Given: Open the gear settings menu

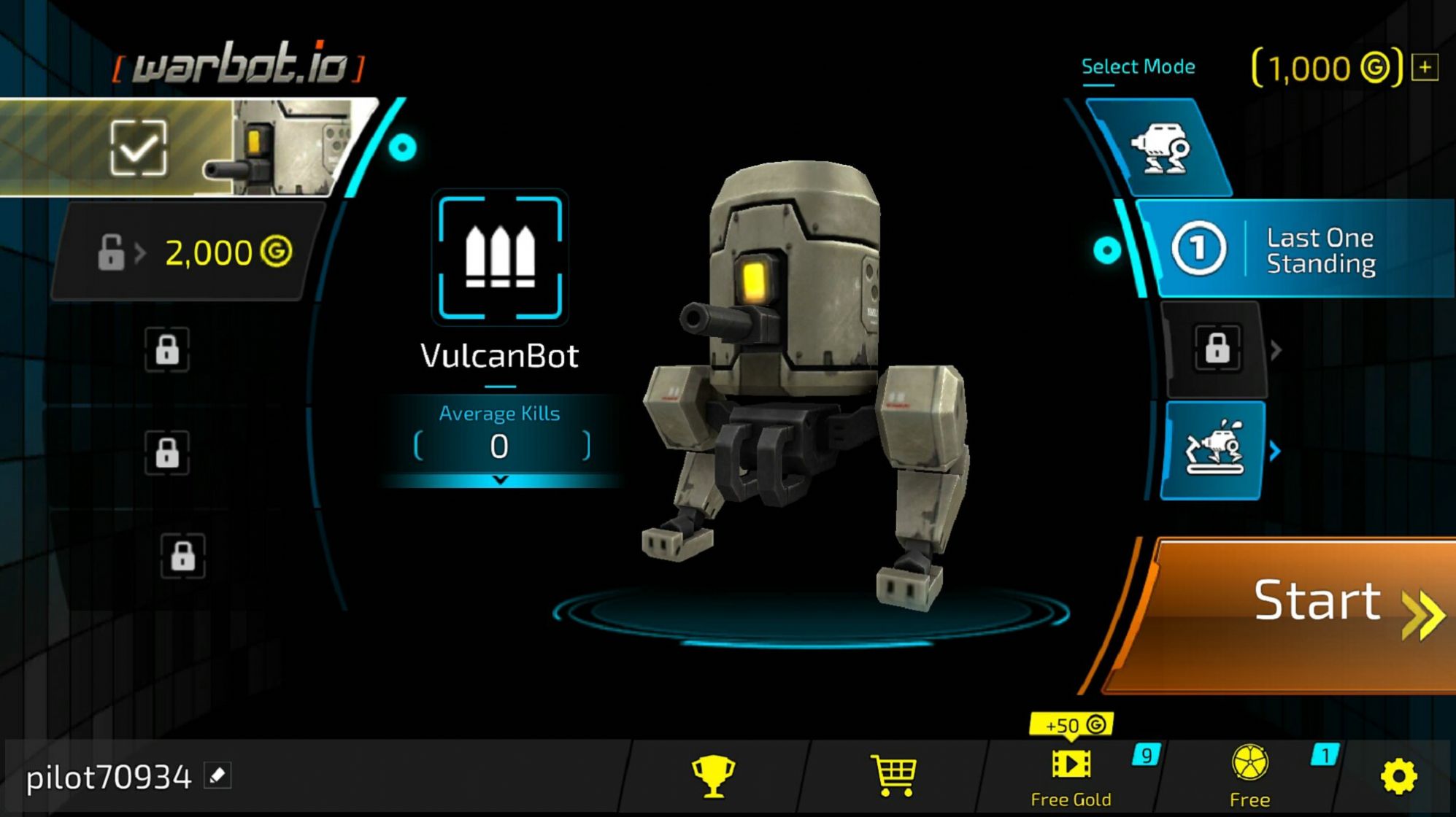Looking at the screenshot, I should 1398,775.
